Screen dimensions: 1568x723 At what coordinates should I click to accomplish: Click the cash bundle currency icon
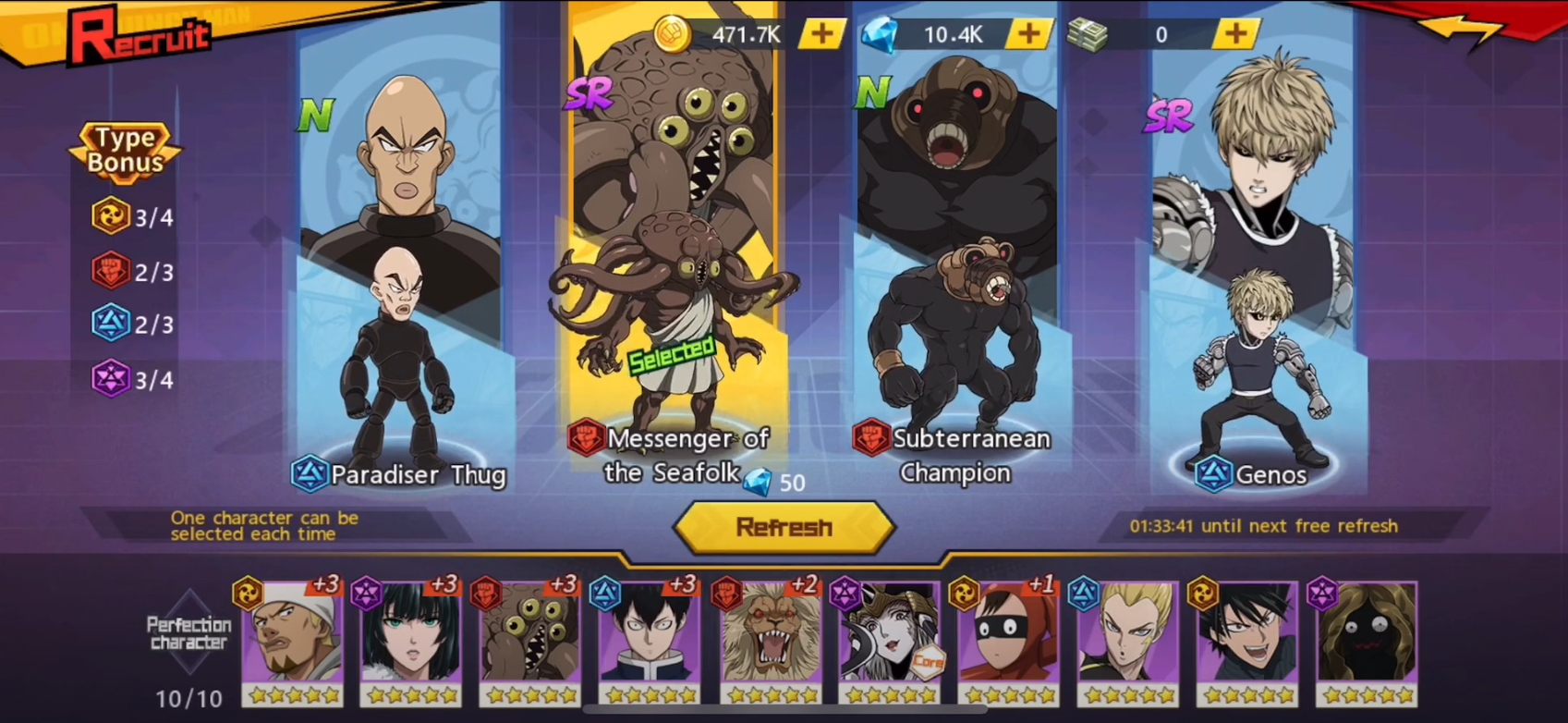click(x=1090, y=33)
